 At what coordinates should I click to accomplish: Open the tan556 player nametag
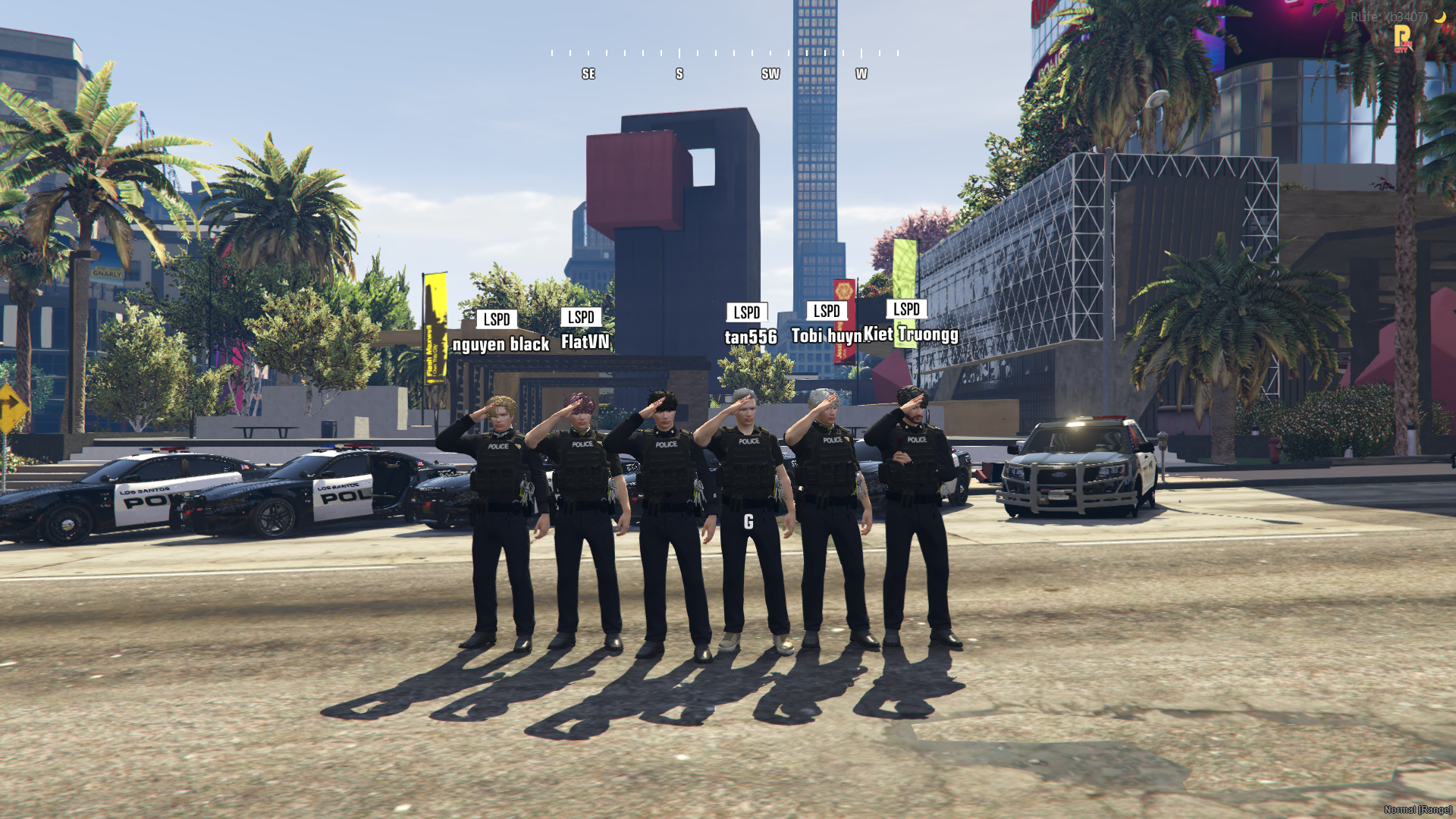click(x=750, y=334)
